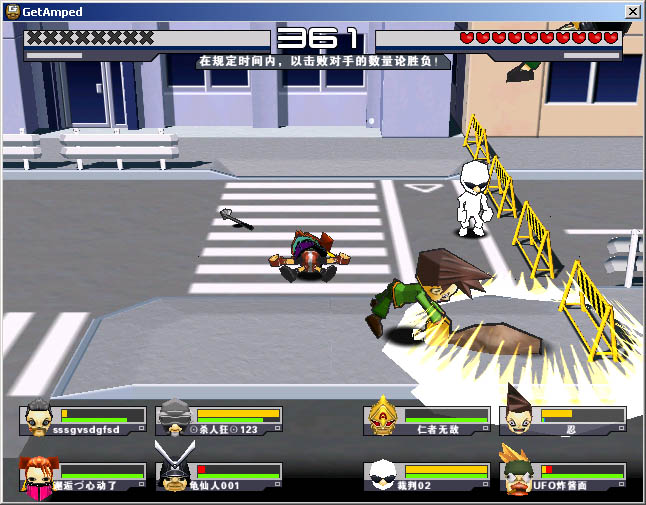Click the 仁者无敌 player panel
This screenshot has height=505, width=646.
pos(427,420)
